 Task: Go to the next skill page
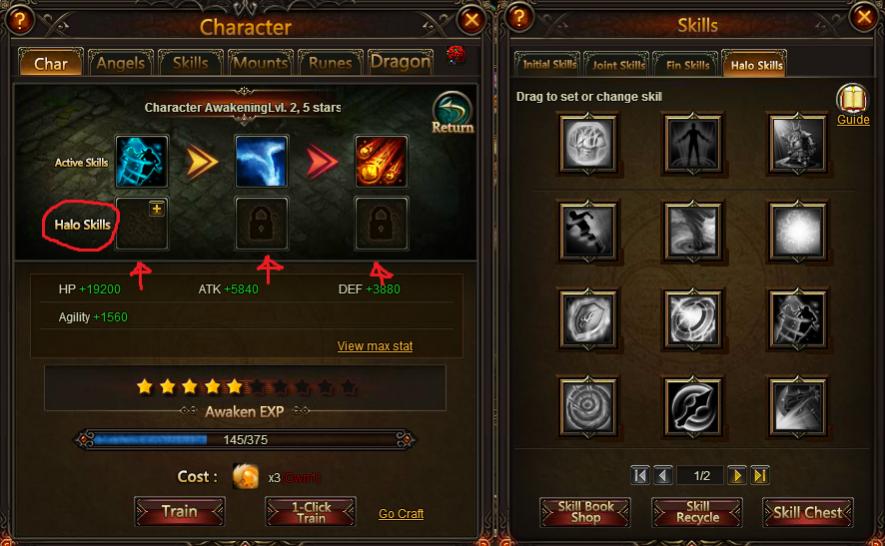point(737,475)
